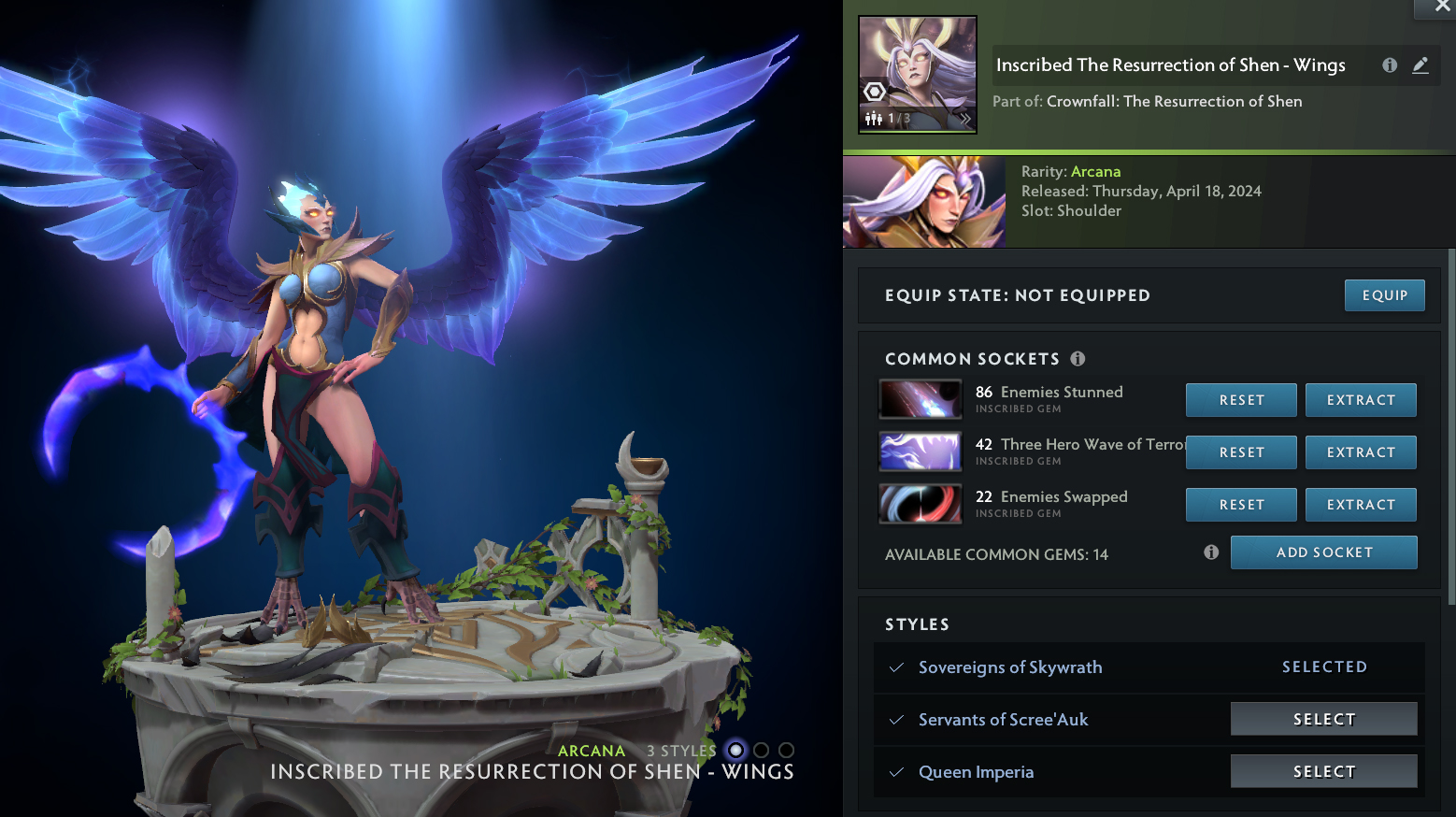Select the Servants of Scree'Auk style

(x=1323, y=719)
